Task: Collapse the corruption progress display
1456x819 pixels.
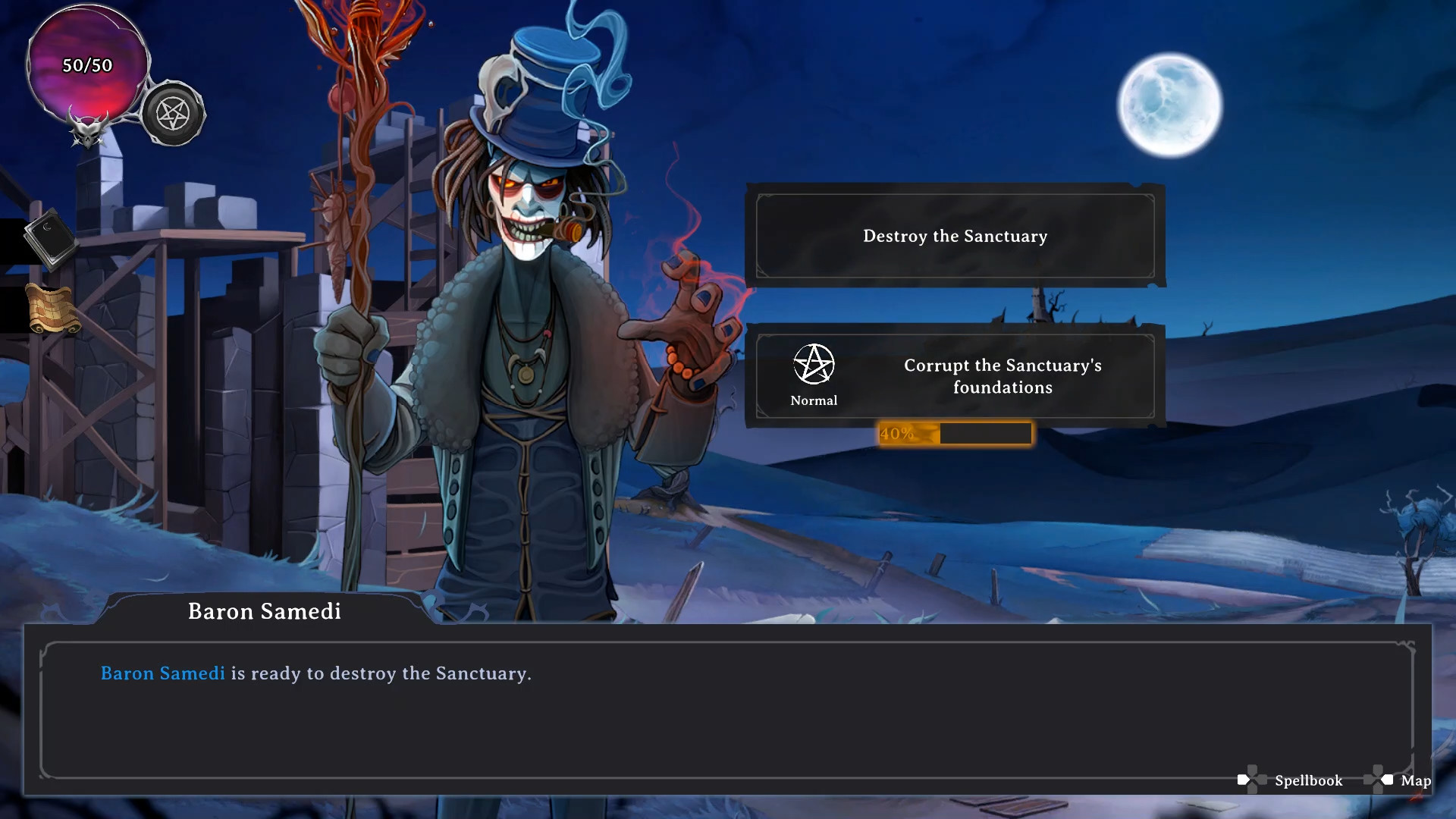Action: [955, 433]
